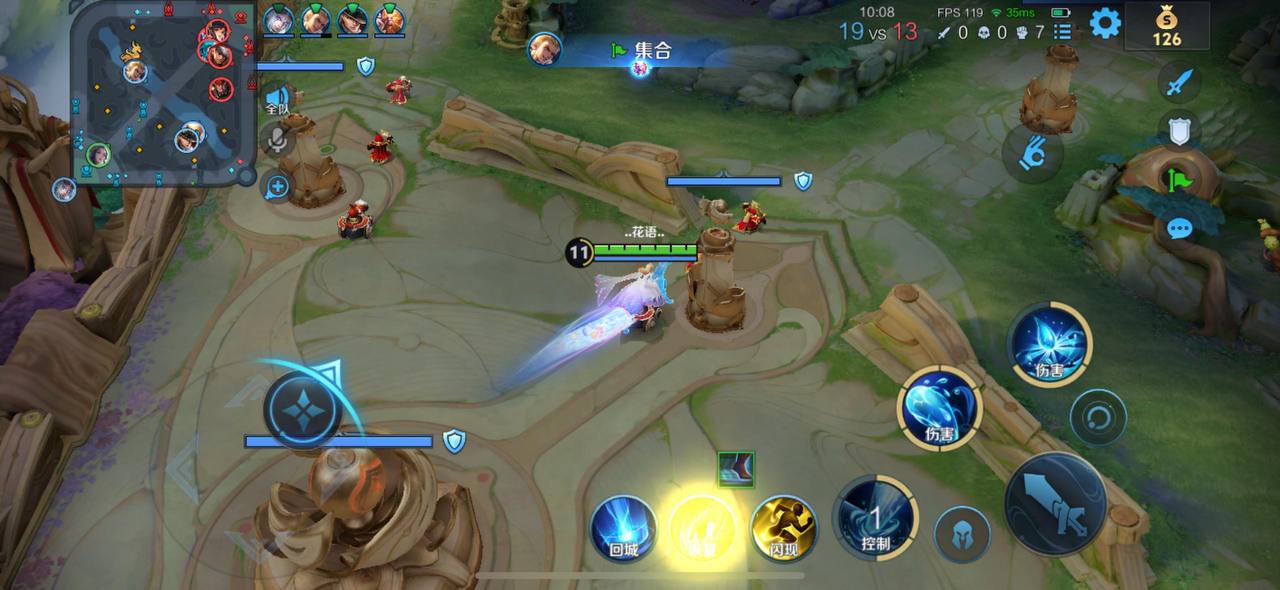
Task: Buy the recommended boots item
Action: pyautogui.click(x=736, y=469)
